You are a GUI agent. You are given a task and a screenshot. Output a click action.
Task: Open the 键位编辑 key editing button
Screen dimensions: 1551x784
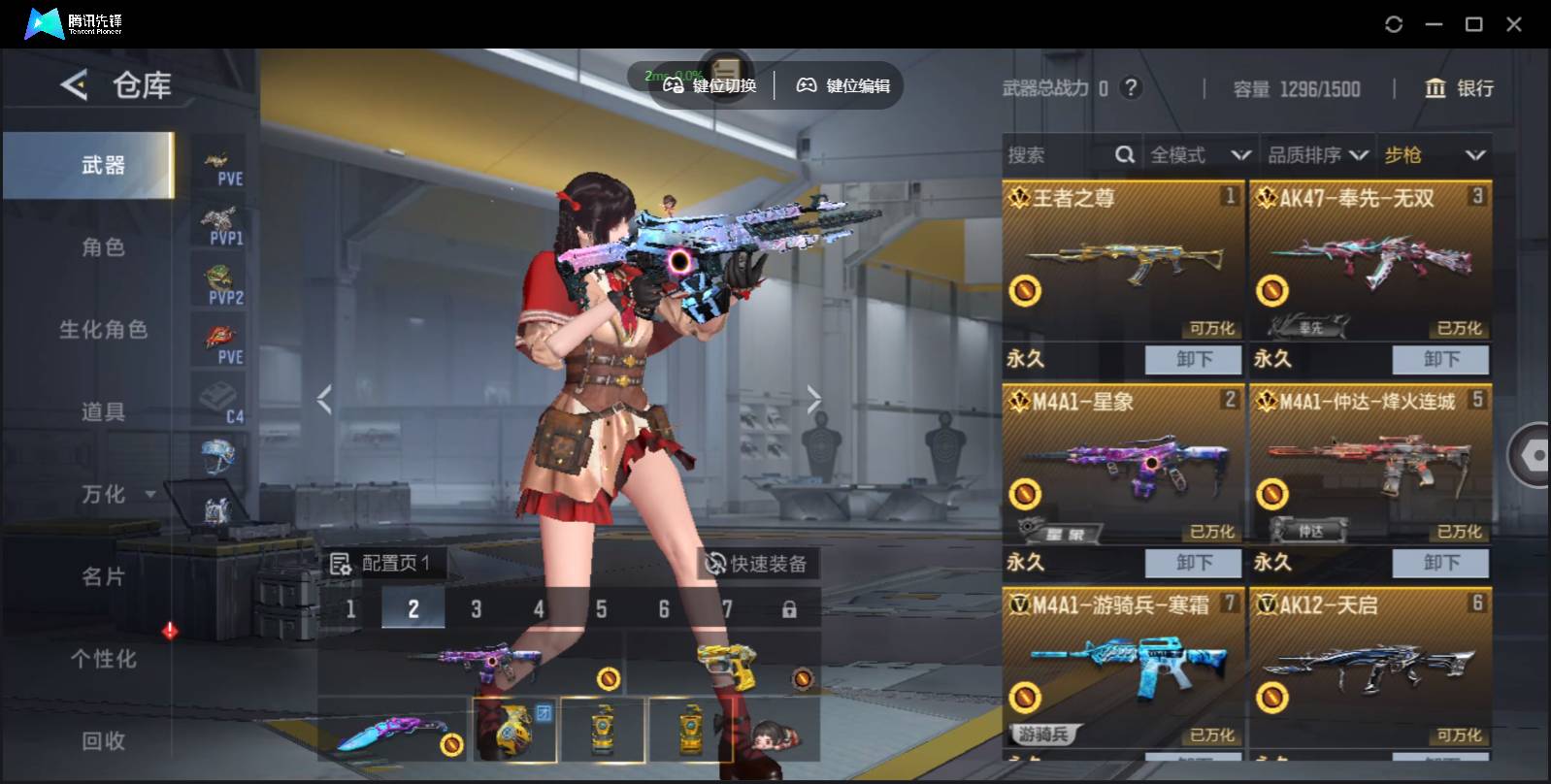point(843,85)
